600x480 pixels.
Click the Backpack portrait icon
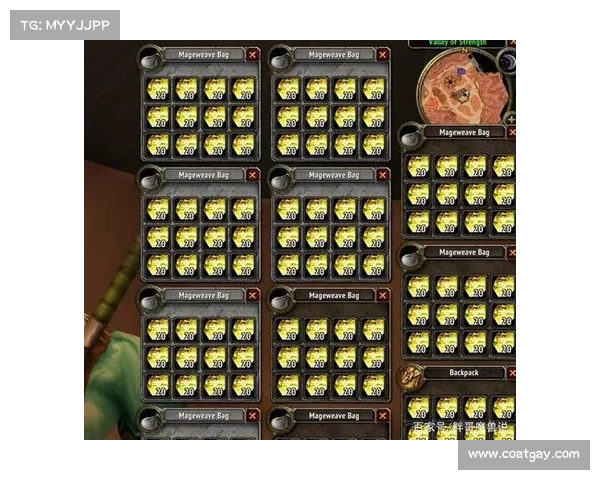[x=410, y=376]
